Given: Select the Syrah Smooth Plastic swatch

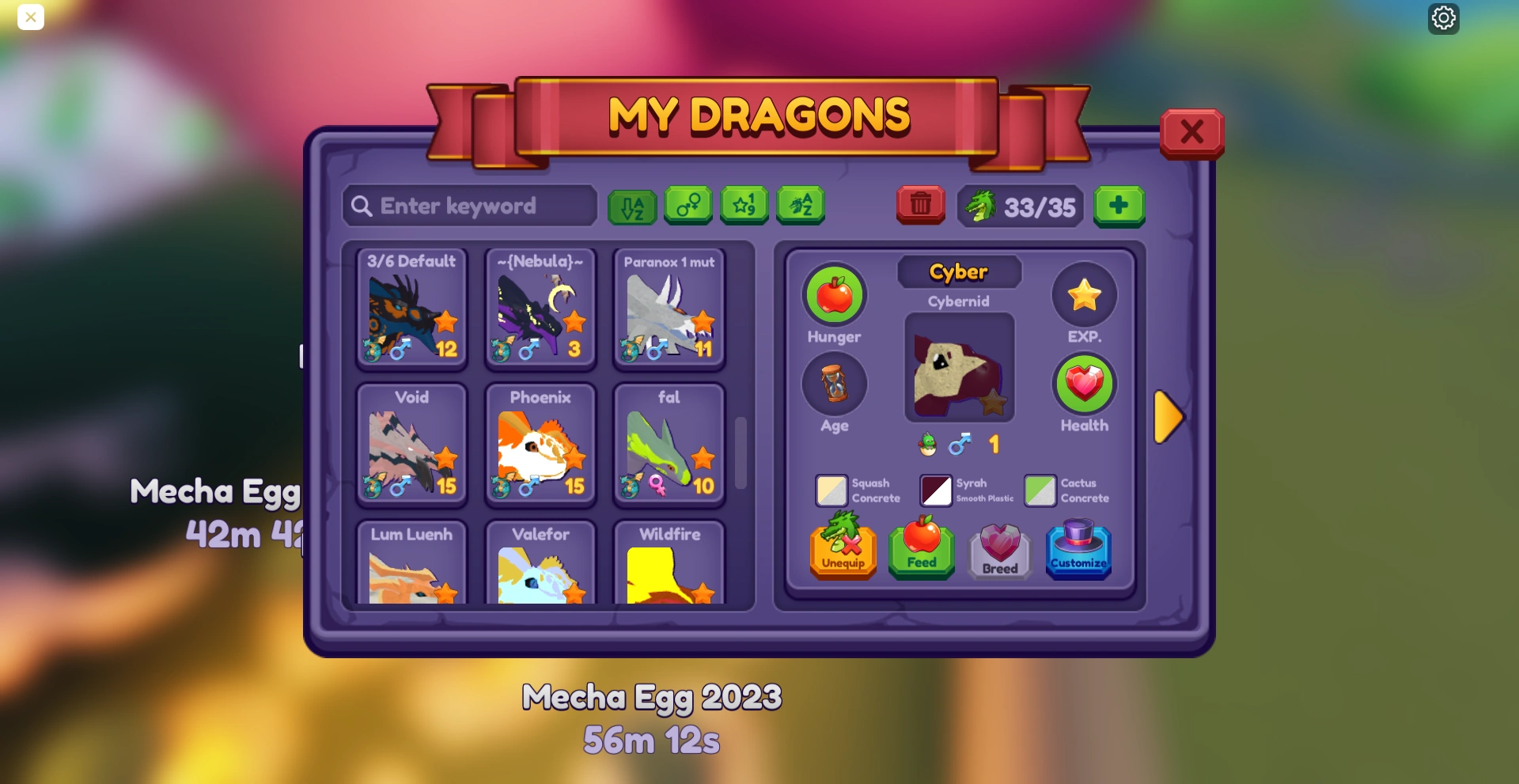Looking at the screenshot, I should pyautogui.click(x=938, y=490).
